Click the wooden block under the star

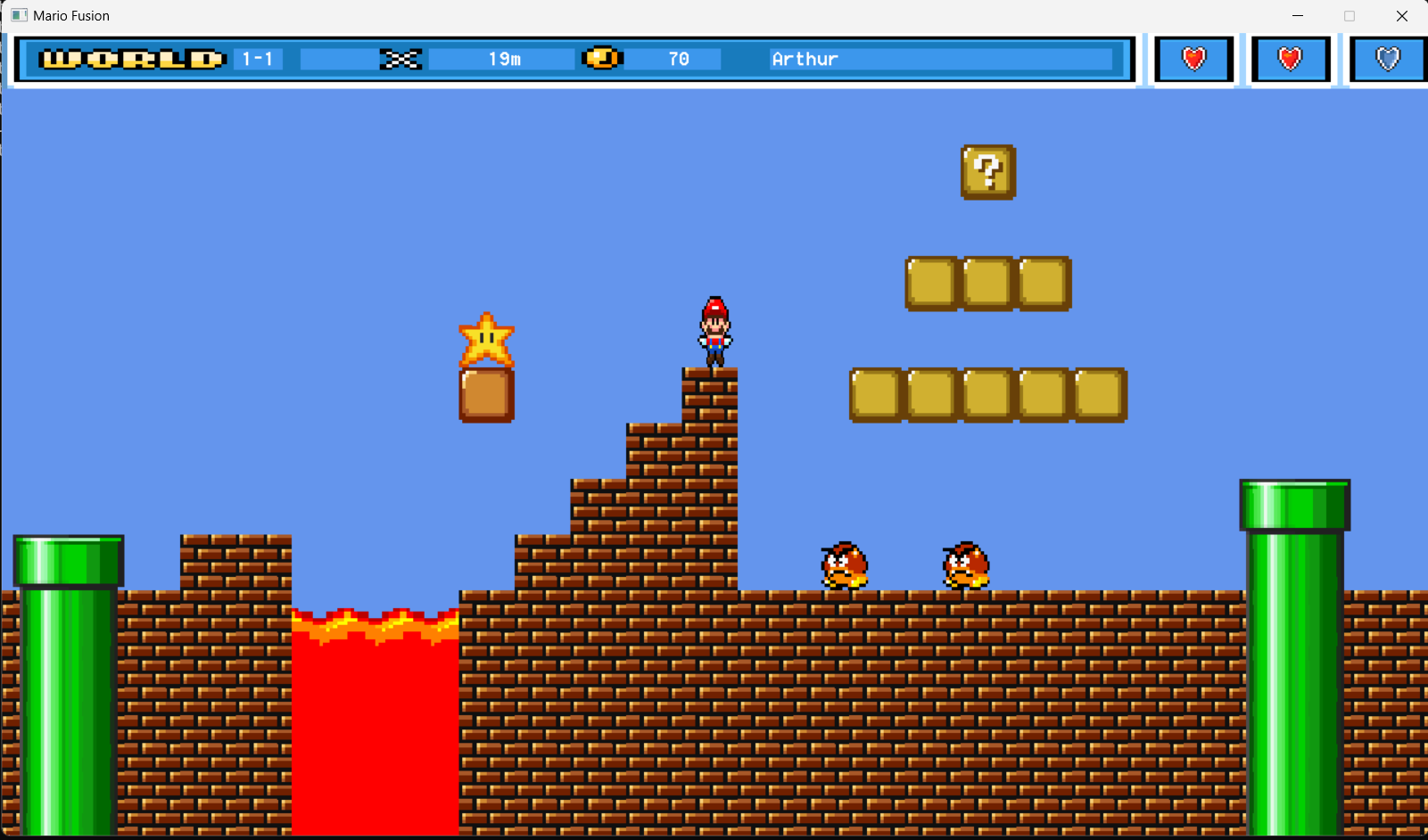pos(485,393)
